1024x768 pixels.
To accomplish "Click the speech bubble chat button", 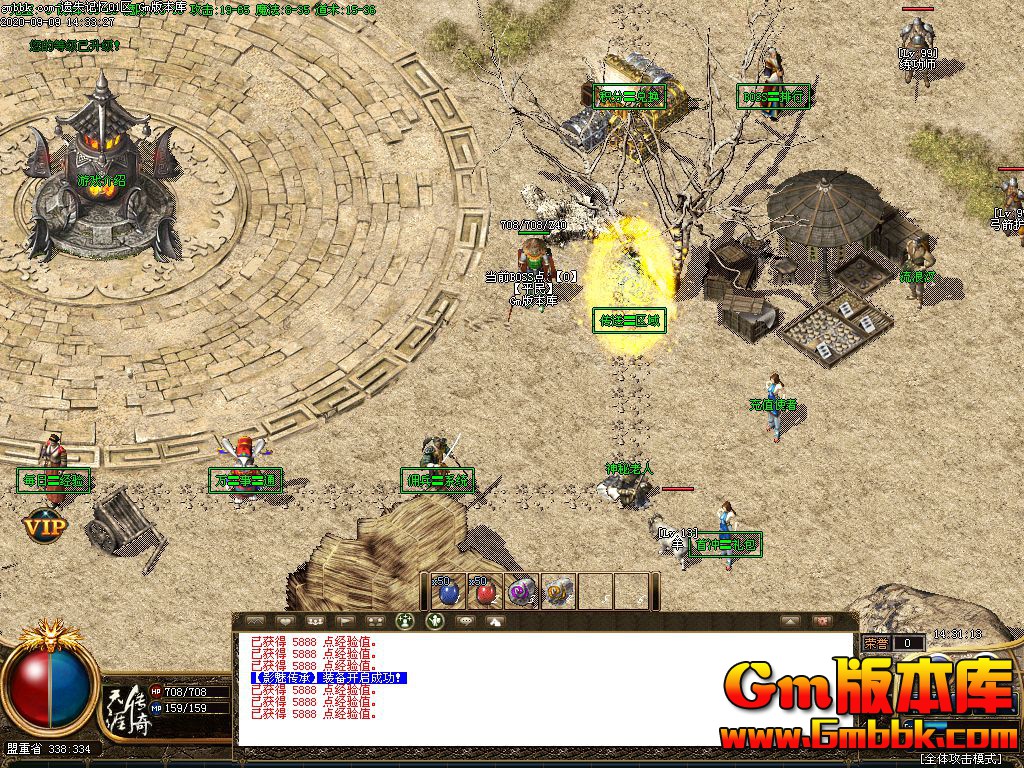I will pos(465,621).
